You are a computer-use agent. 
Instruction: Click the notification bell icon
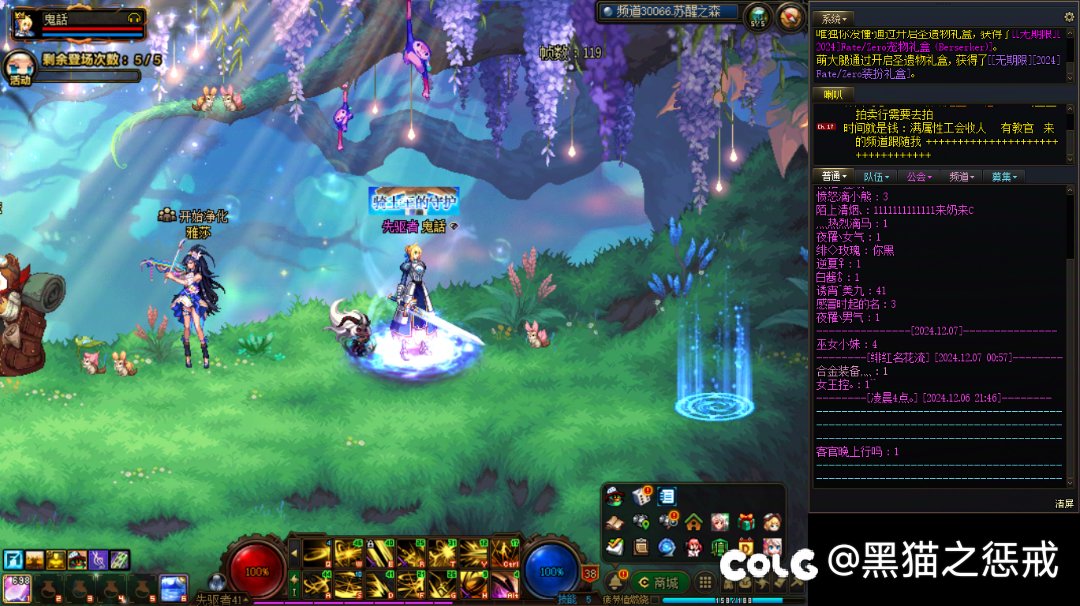(615, 582)
